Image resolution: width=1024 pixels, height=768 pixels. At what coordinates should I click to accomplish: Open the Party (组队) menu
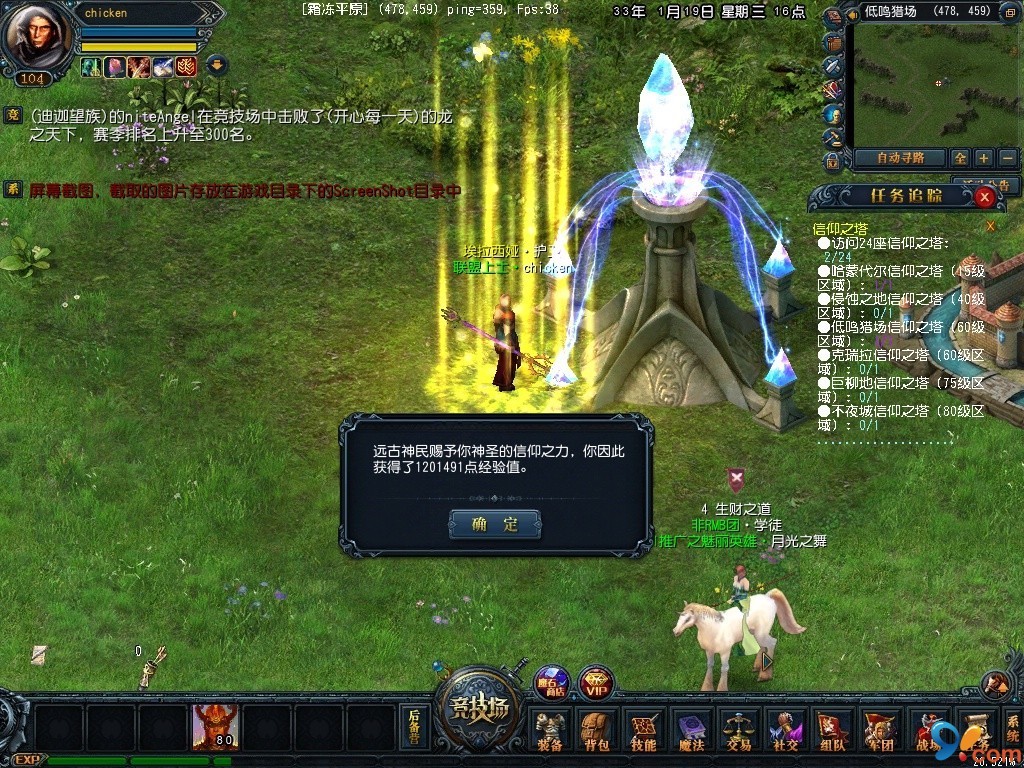[x=832, y=731]
